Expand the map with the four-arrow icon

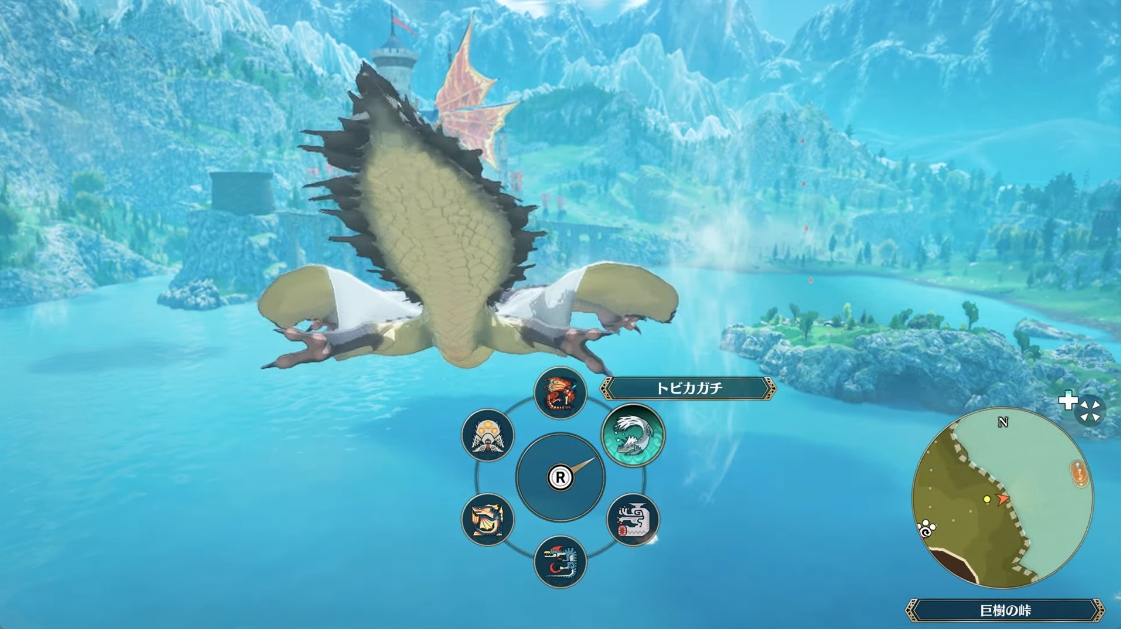[1090, 409]
